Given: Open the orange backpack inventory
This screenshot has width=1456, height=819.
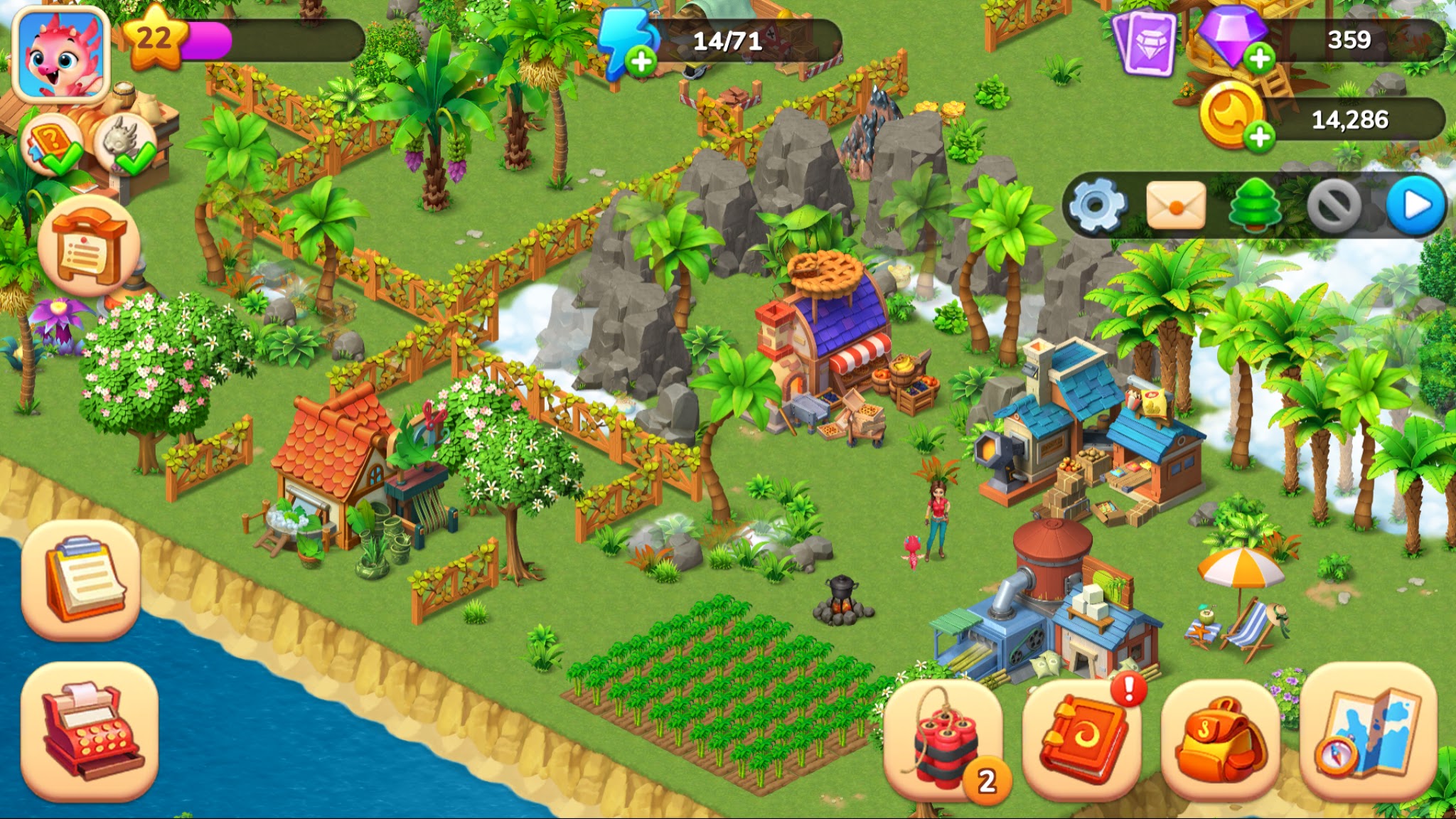Looking at the screenshot, I should [1220, 741].
